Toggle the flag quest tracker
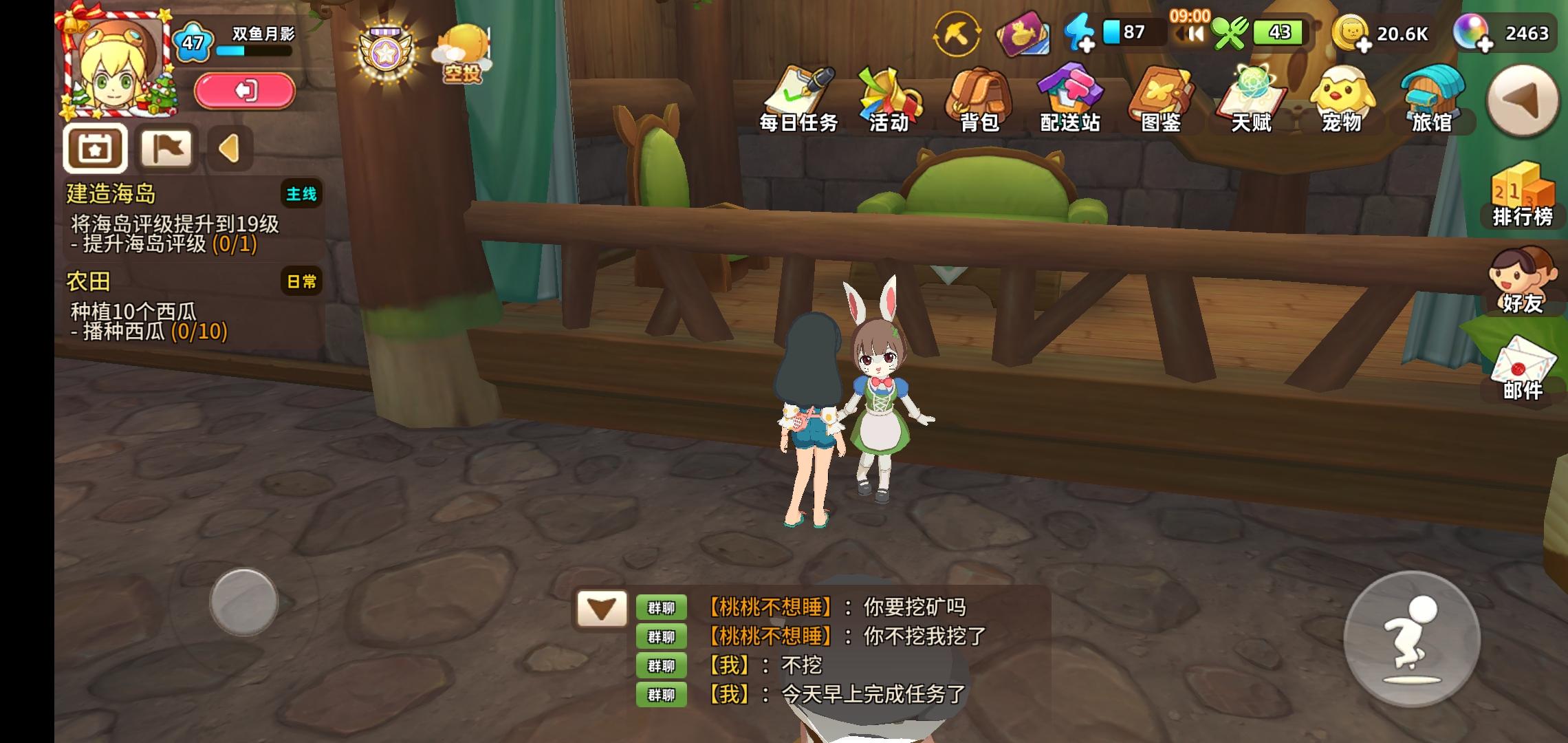The height and width of the screenshot is (743, 1568). 167,147
